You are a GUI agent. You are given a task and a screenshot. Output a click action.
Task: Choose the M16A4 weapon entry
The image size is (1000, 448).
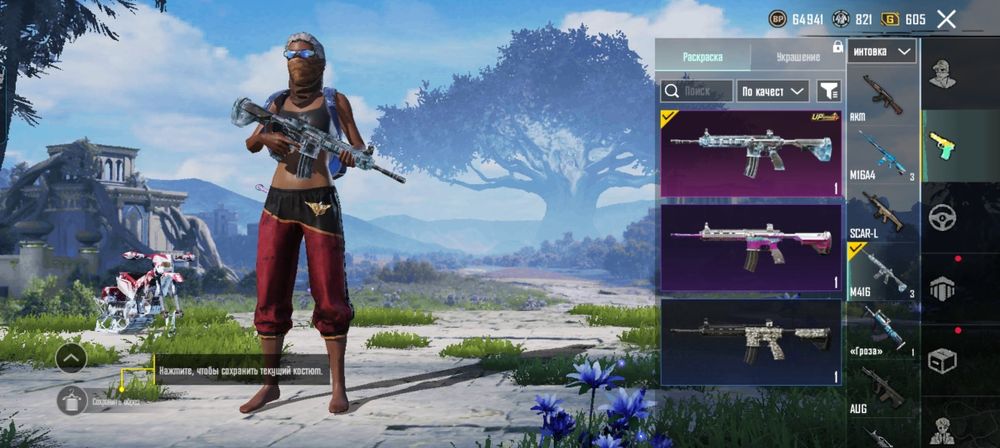pyautogui.click(x=882, y=155)
